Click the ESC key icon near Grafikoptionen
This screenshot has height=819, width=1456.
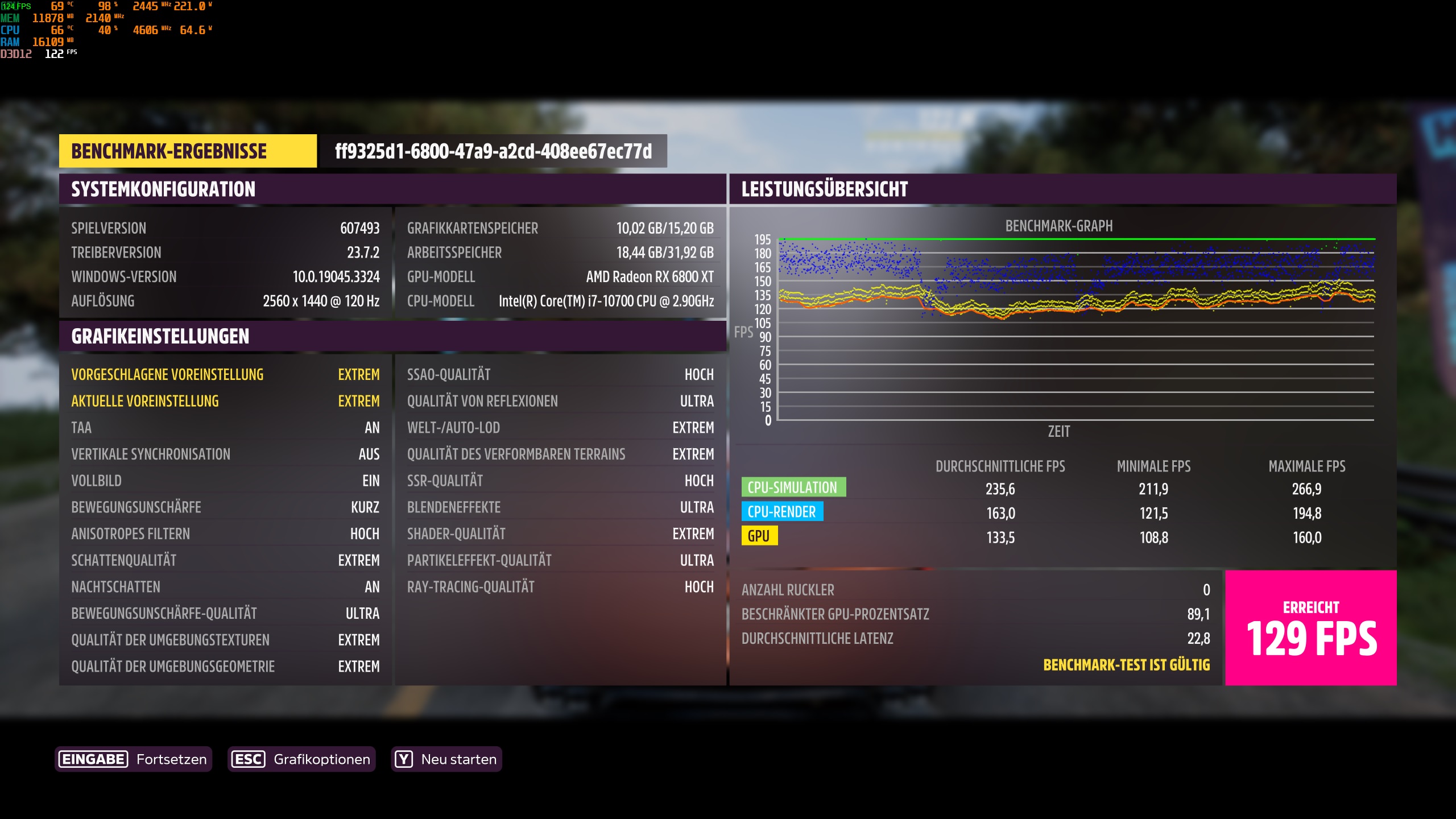247,759
